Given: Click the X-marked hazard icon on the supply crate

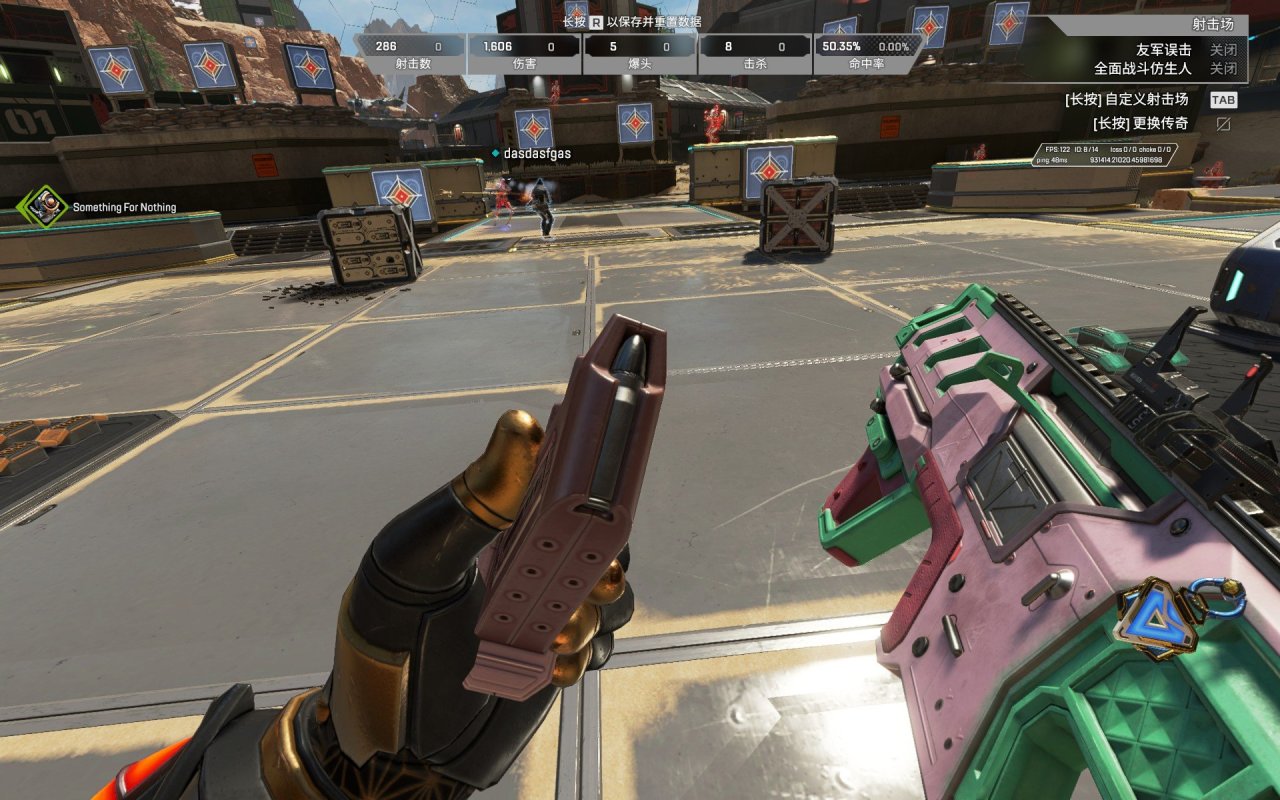Looking at the screenshot, I should coord(797,215).
